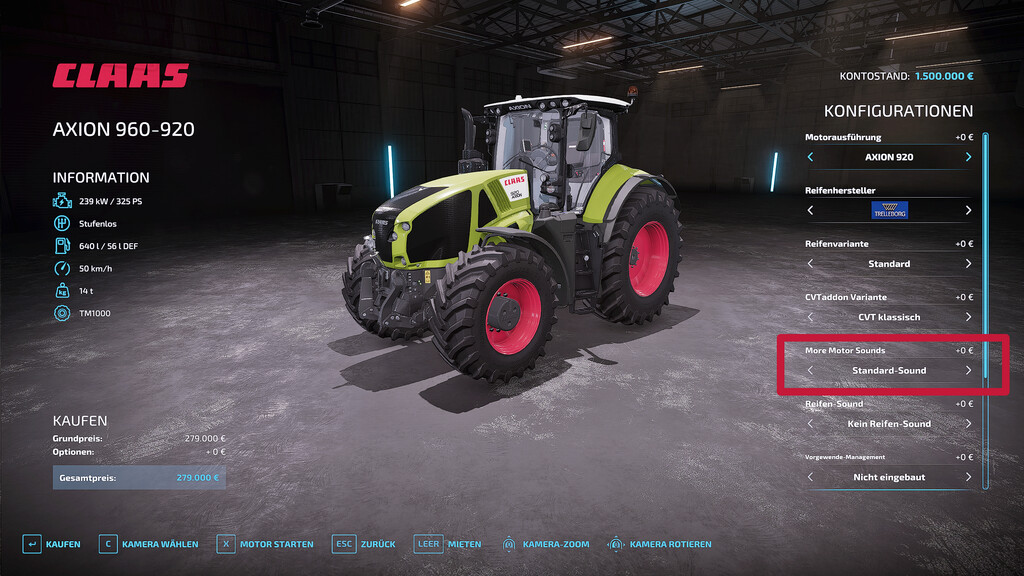The height and width of the screenshot is (576, 1024).
Task: Choose Kamera wählen camera option
Action: [148, 544]
